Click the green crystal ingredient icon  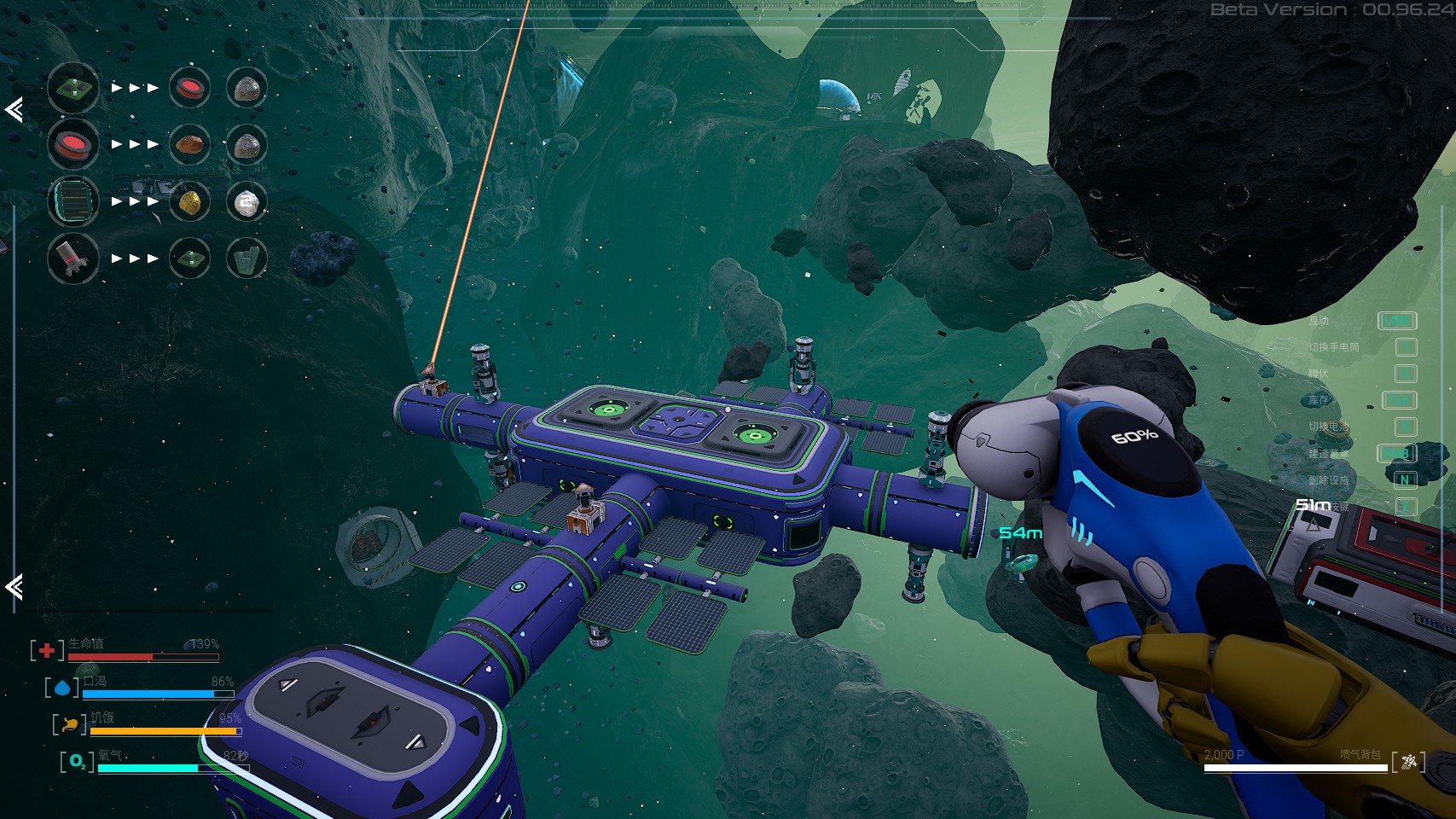[x=247, y=258]
